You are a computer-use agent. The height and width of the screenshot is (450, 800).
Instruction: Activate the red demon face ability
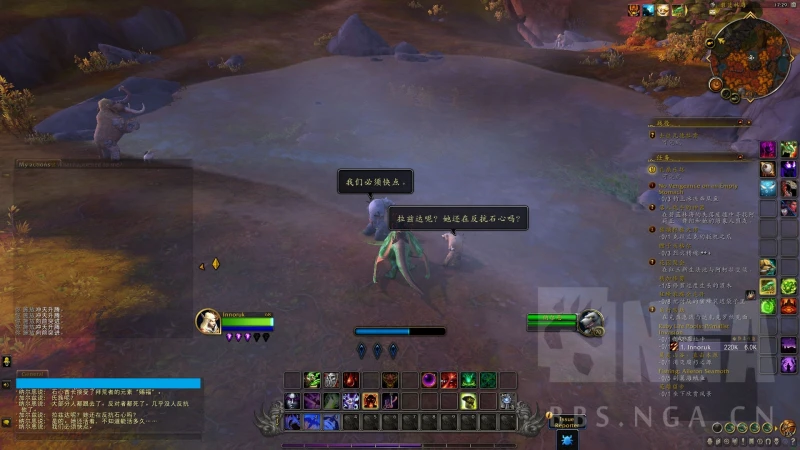tap(390, 380)
